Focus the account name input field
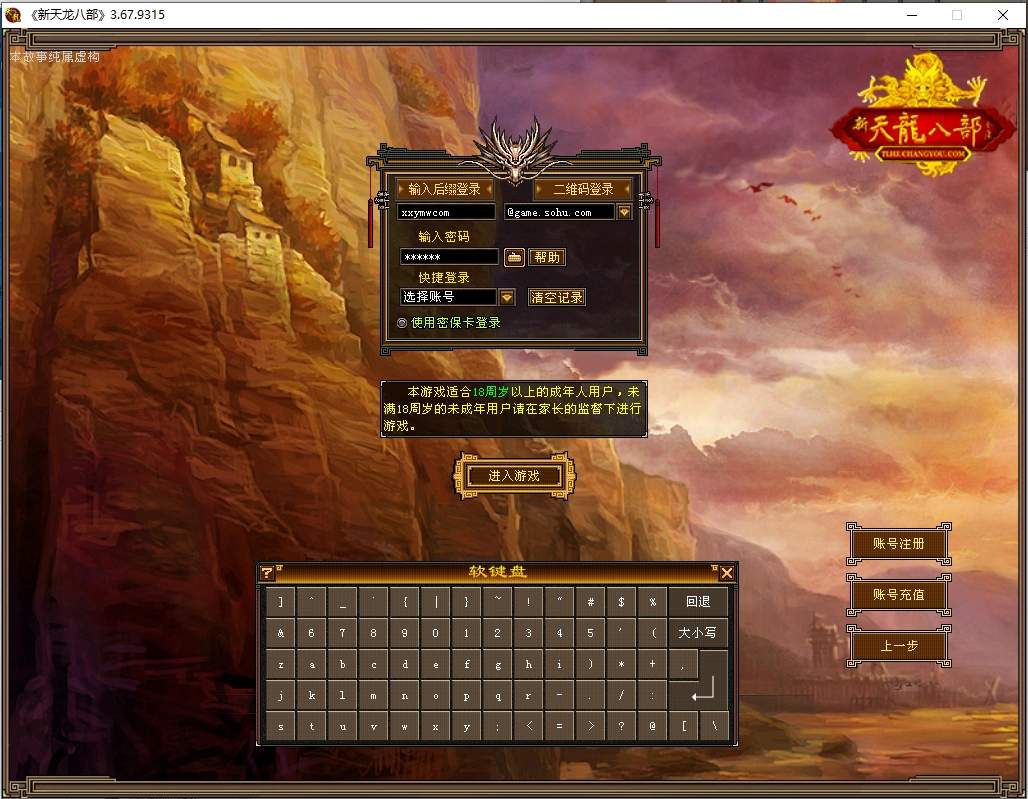The height and width of the screenshot is (799, 1028). (446, 212)
